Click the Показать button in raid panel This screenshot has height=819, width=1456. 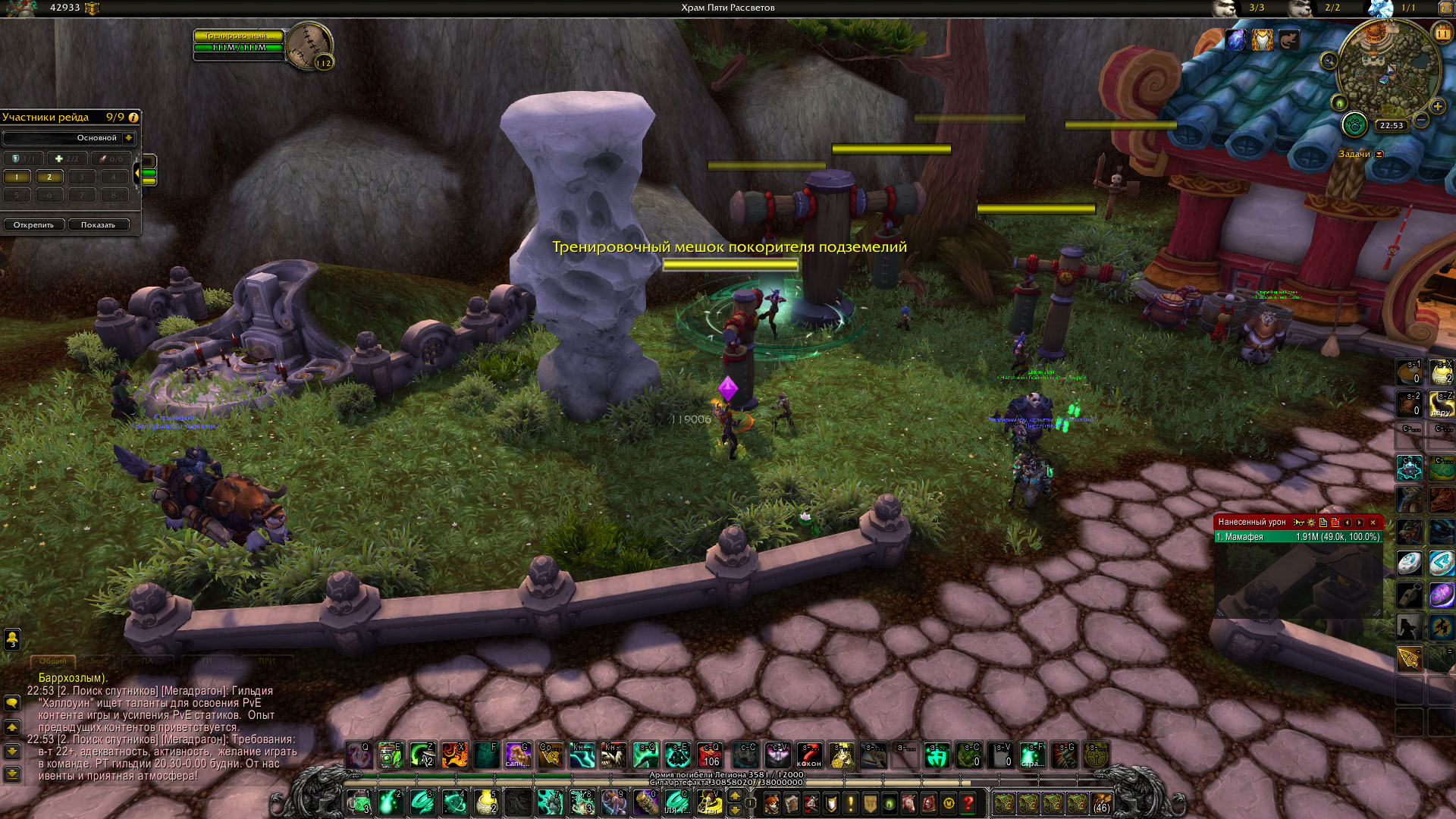tap(99, 225)
